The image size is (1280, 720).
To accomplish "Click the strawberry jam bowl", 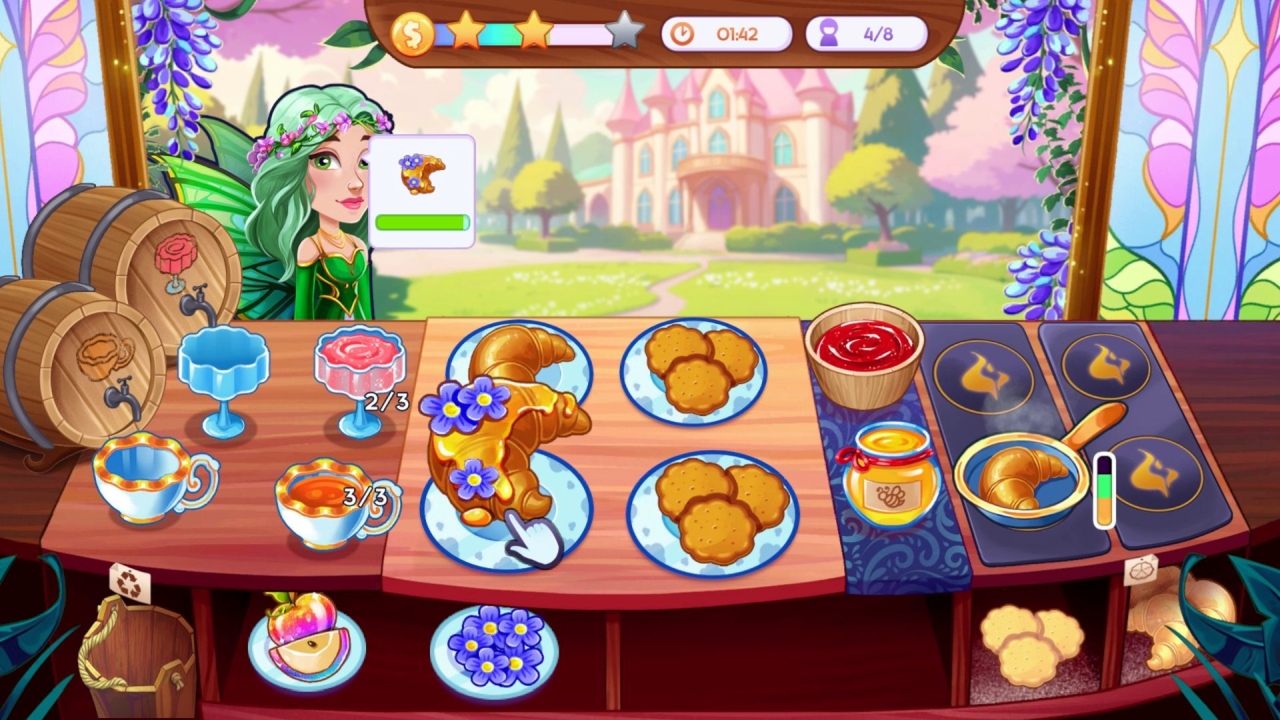I will [x=862, y=355].
